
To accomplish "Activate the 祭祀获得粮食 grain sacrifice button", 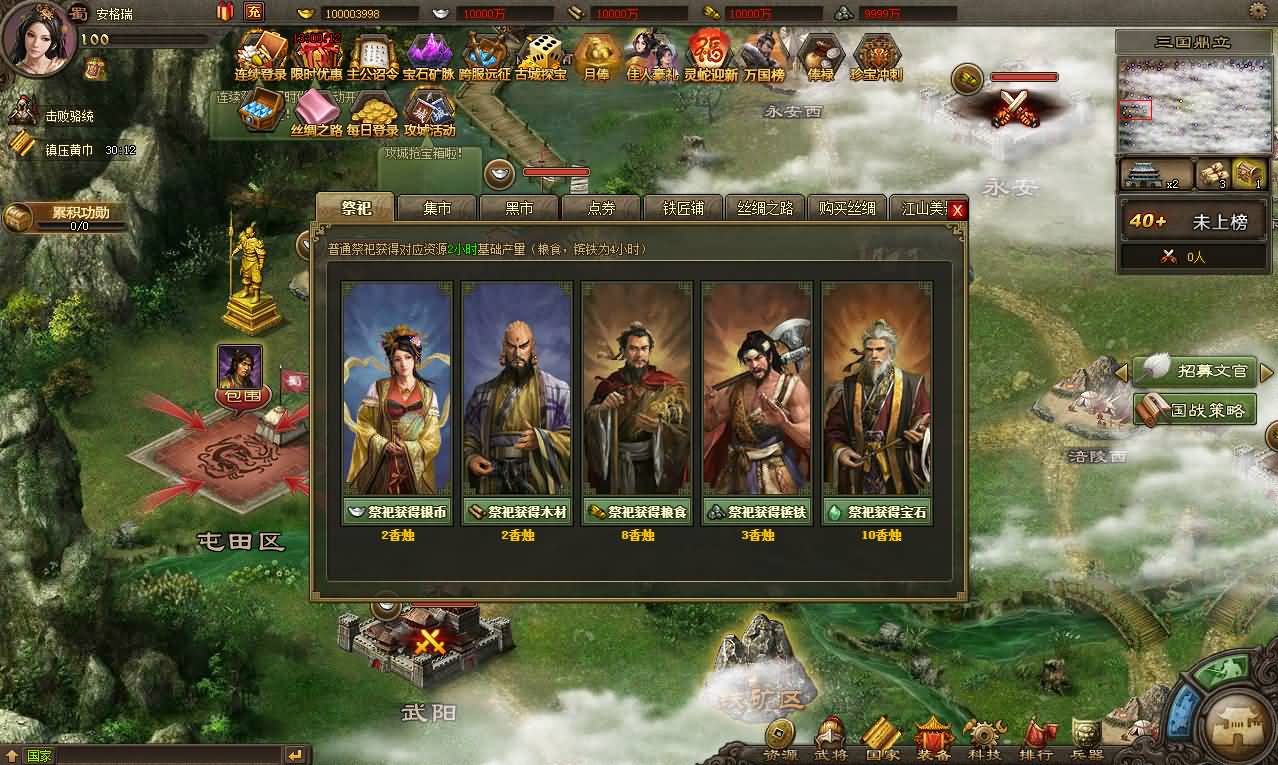I will 637,512.
